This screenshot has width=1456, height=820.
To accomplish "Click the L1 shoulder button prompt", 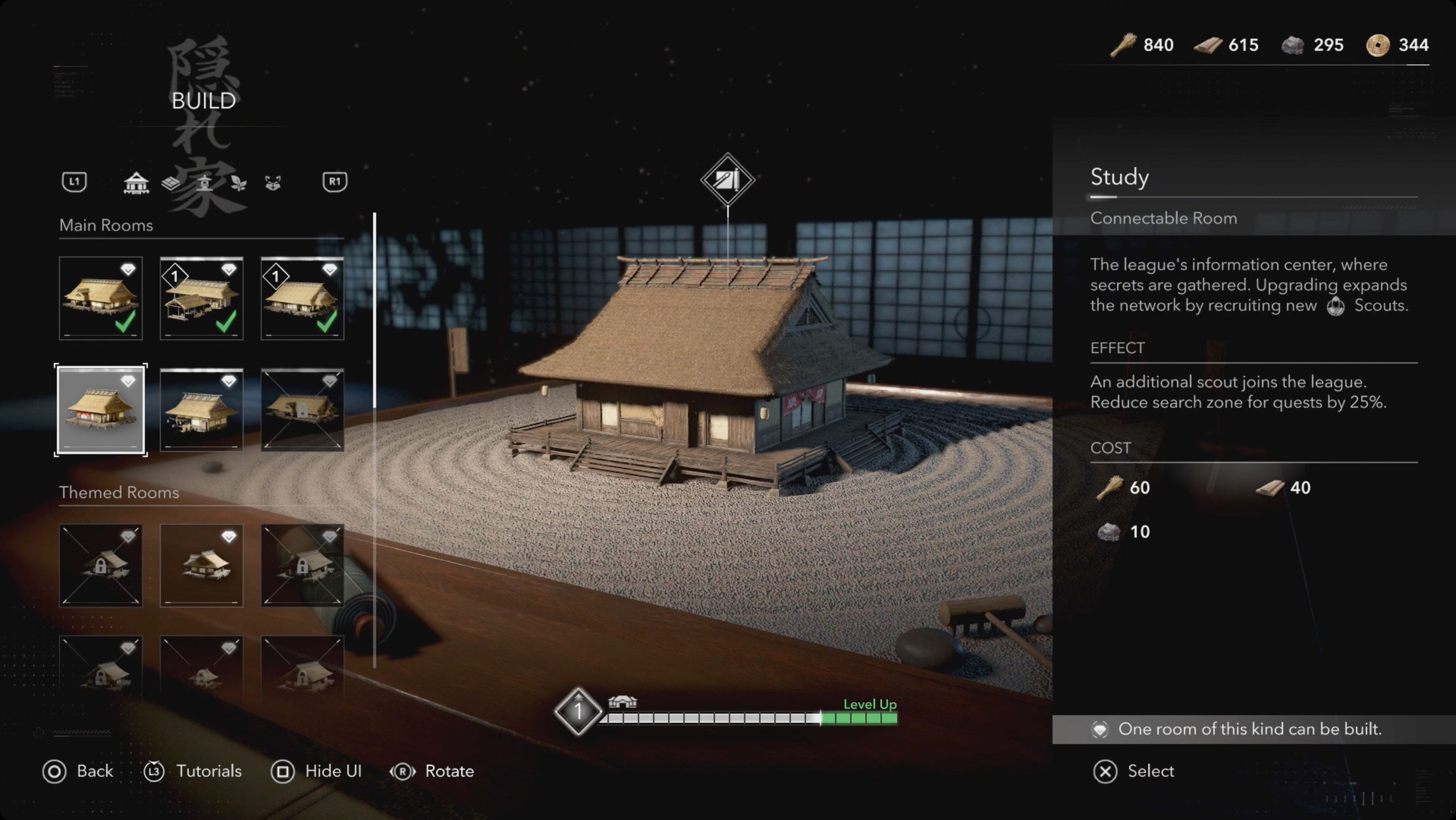I will (x=74, y=182).
